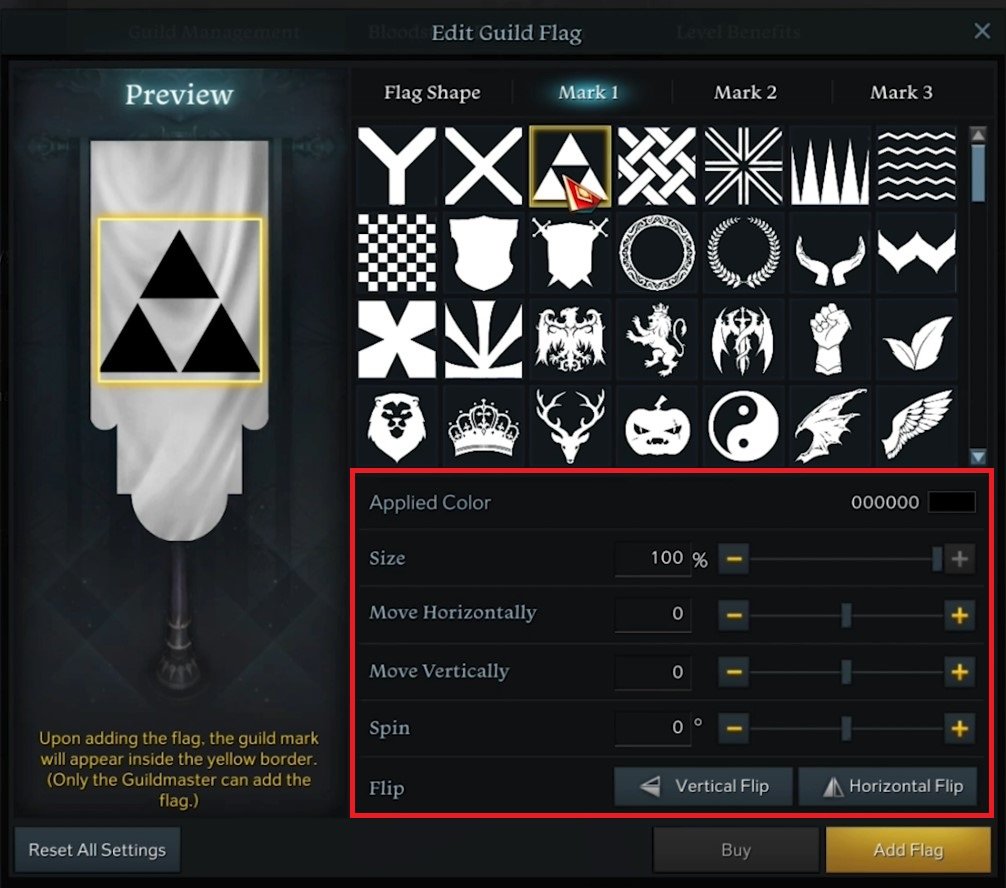Click the Spin value input field
Viewport: 1006px width, 888px height.
pos(652,728)
